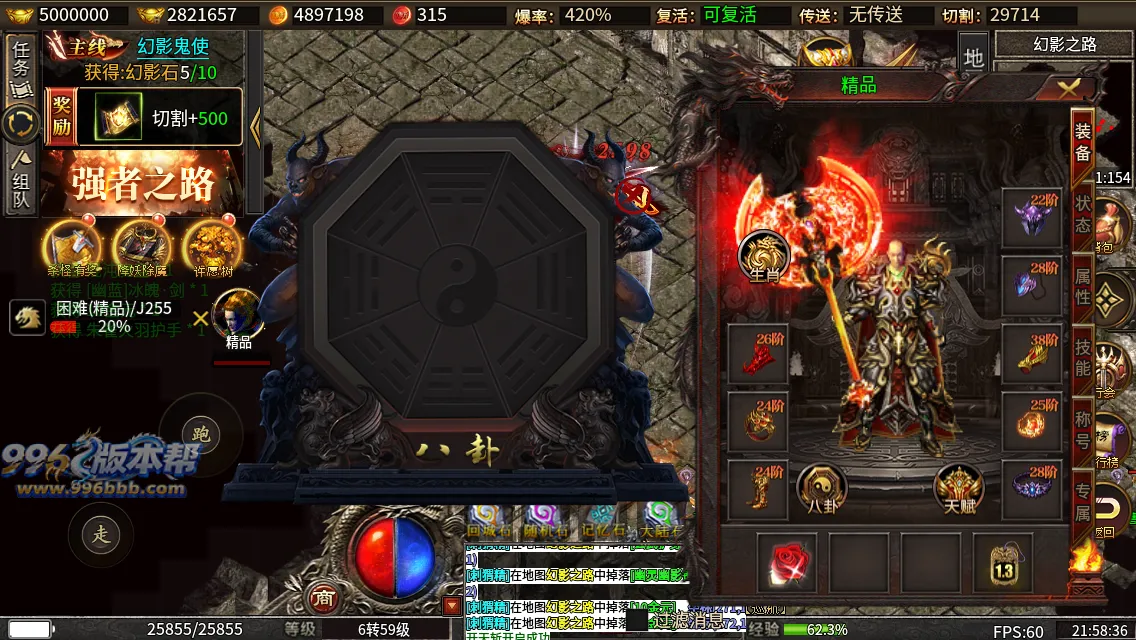This screenshot has height=640, width=1136.
Task: Open the 降妖除魔 event icon
Action: [142, 246]
